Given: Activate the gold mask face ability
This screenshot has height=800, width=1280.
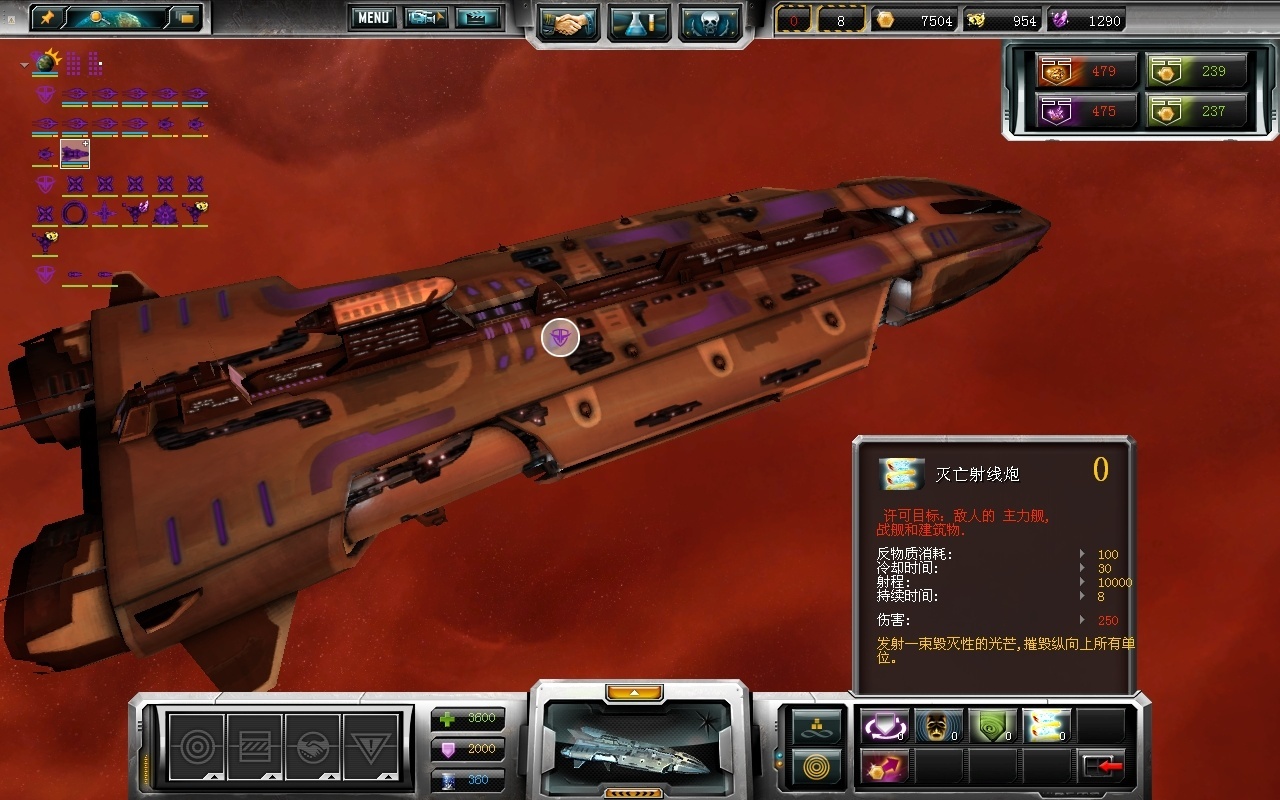Looking at the screenshot, I should [x=938, y=726].
